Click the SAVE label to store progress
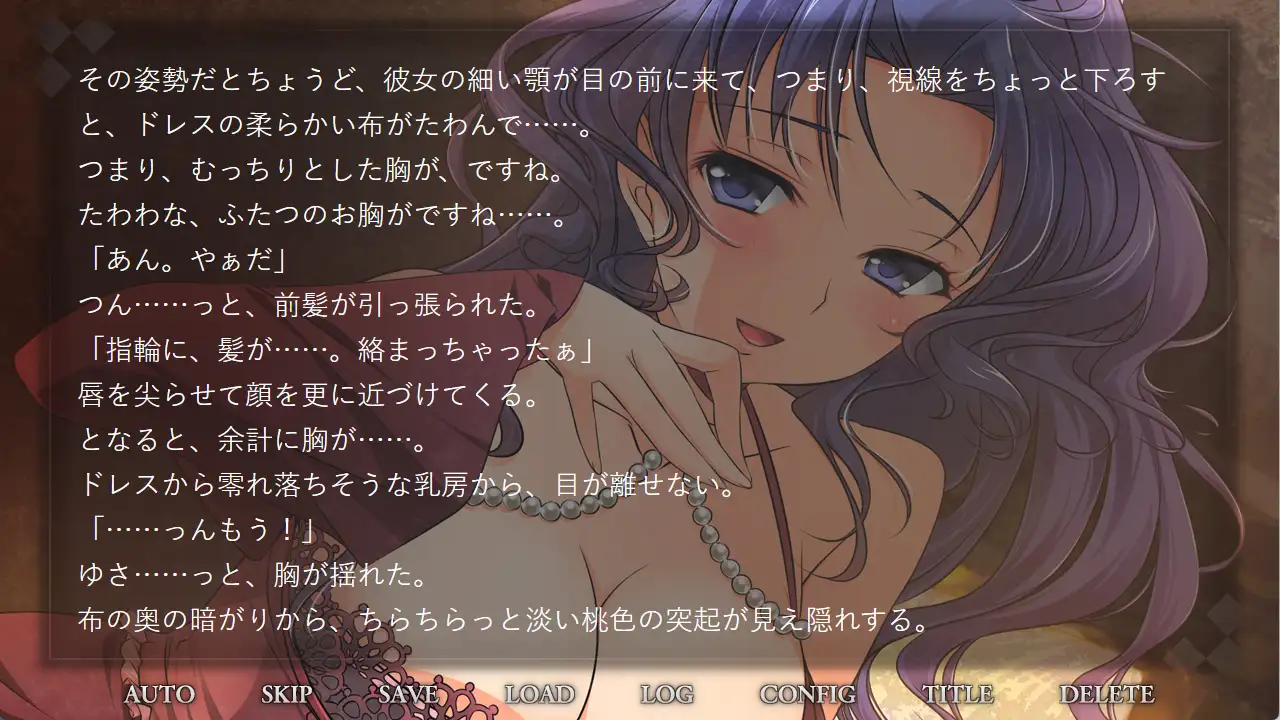This screenshot has width=1280, height=720. click(x=406, y=692)
